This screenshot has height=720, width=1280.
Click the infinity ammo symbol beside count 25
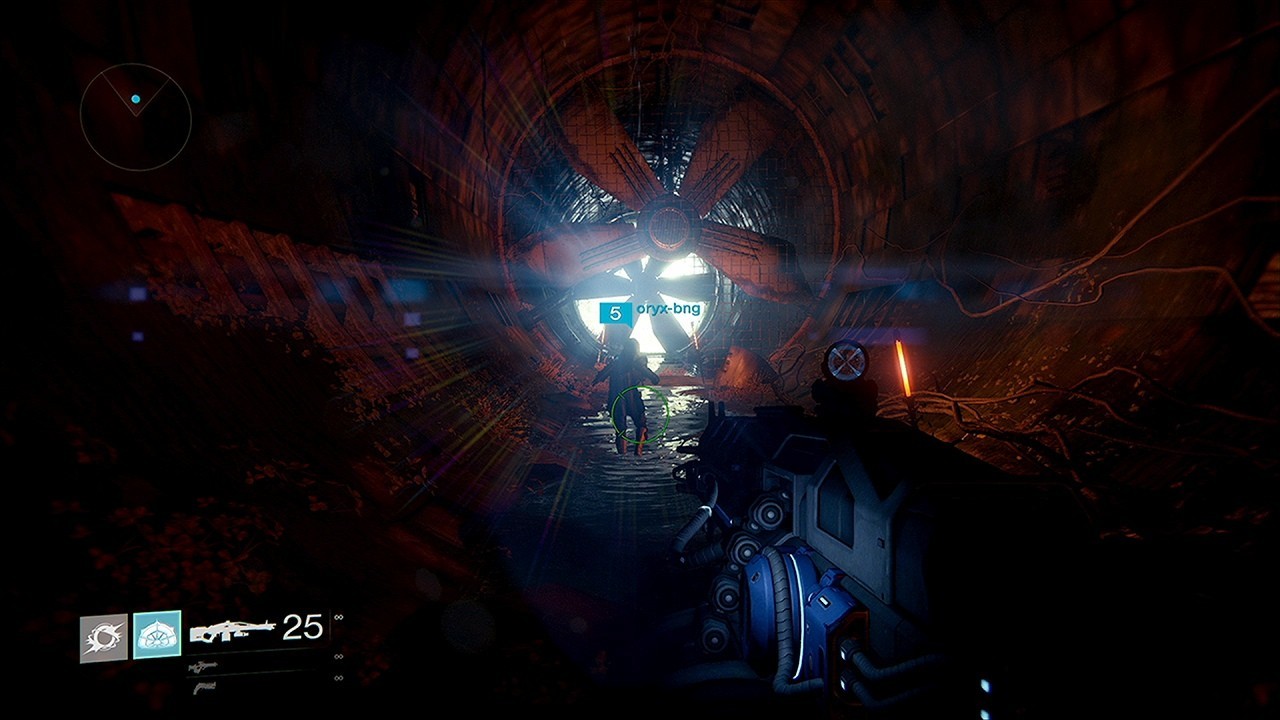tap(338, 616)
